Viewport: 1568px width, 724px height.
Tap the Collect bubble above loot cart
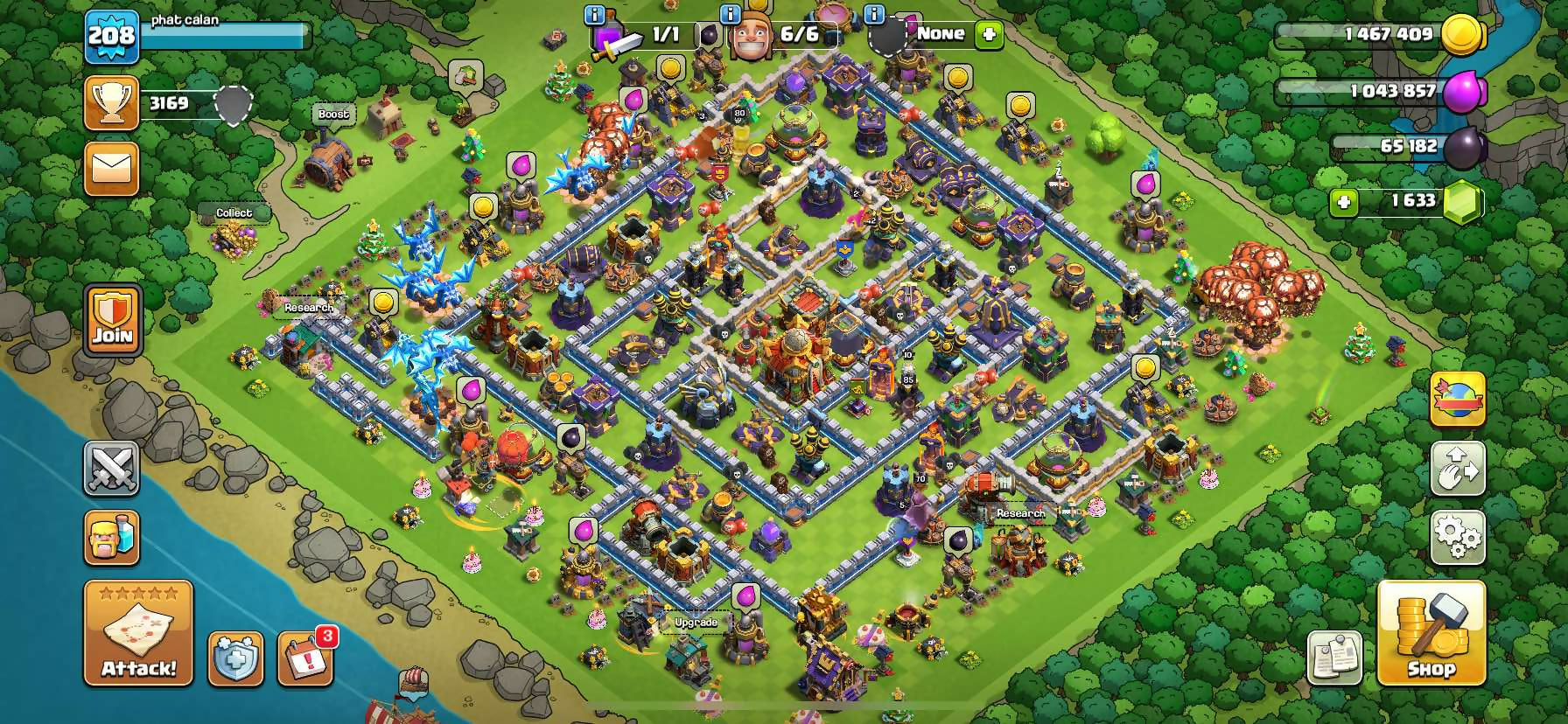234,212
